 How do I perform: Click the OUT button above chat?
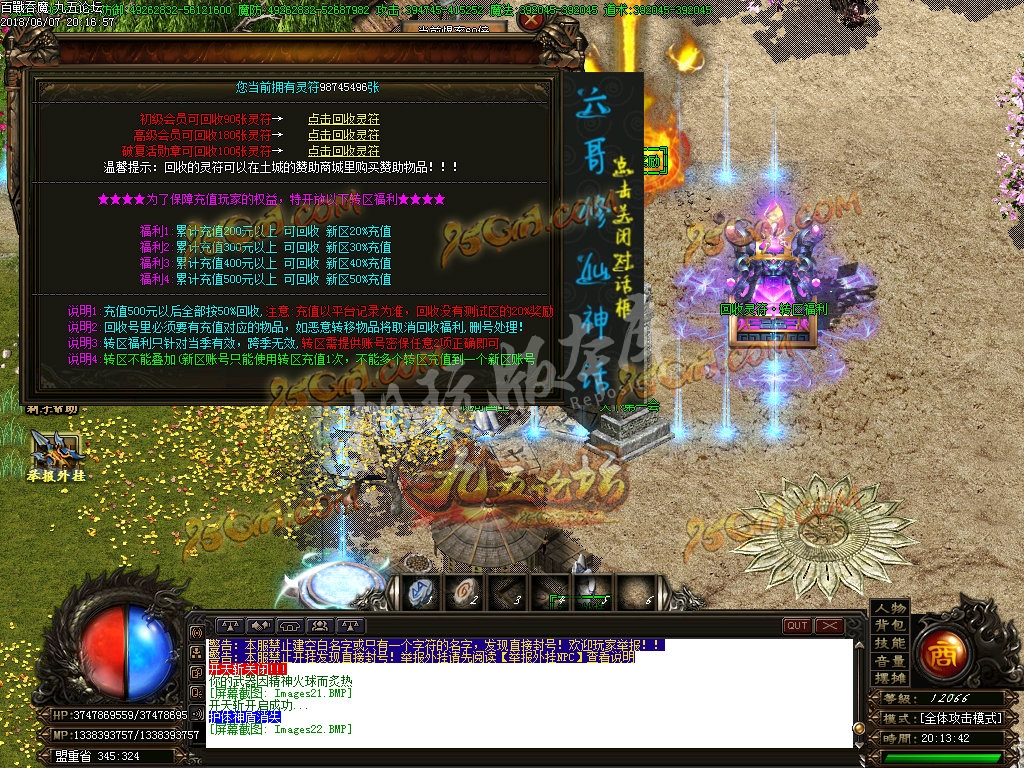(797, 626)
